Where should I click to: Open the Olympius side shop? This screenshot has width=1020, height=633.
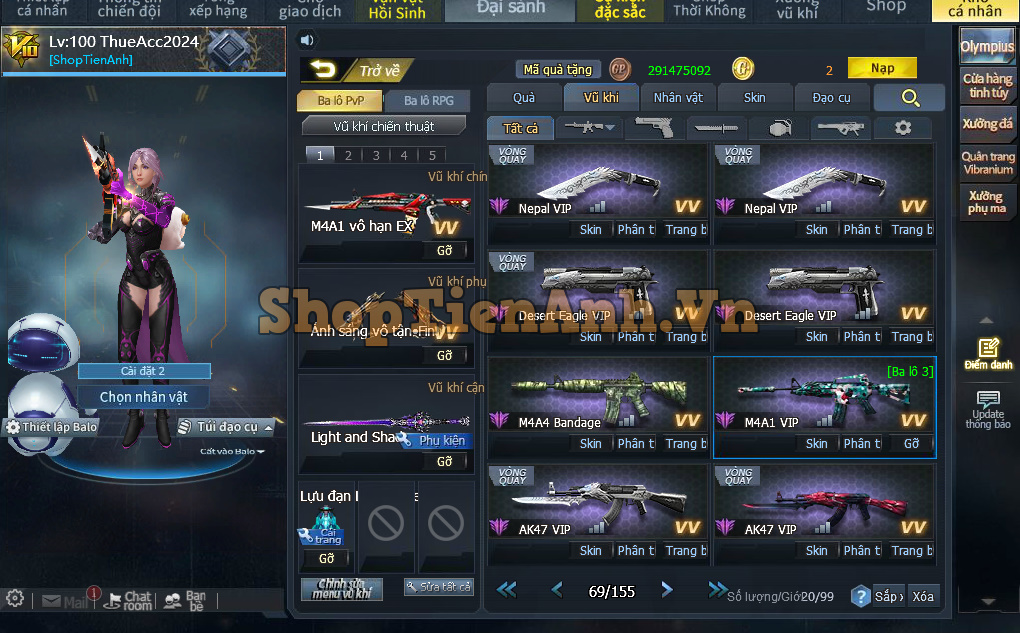pos(987,47)
